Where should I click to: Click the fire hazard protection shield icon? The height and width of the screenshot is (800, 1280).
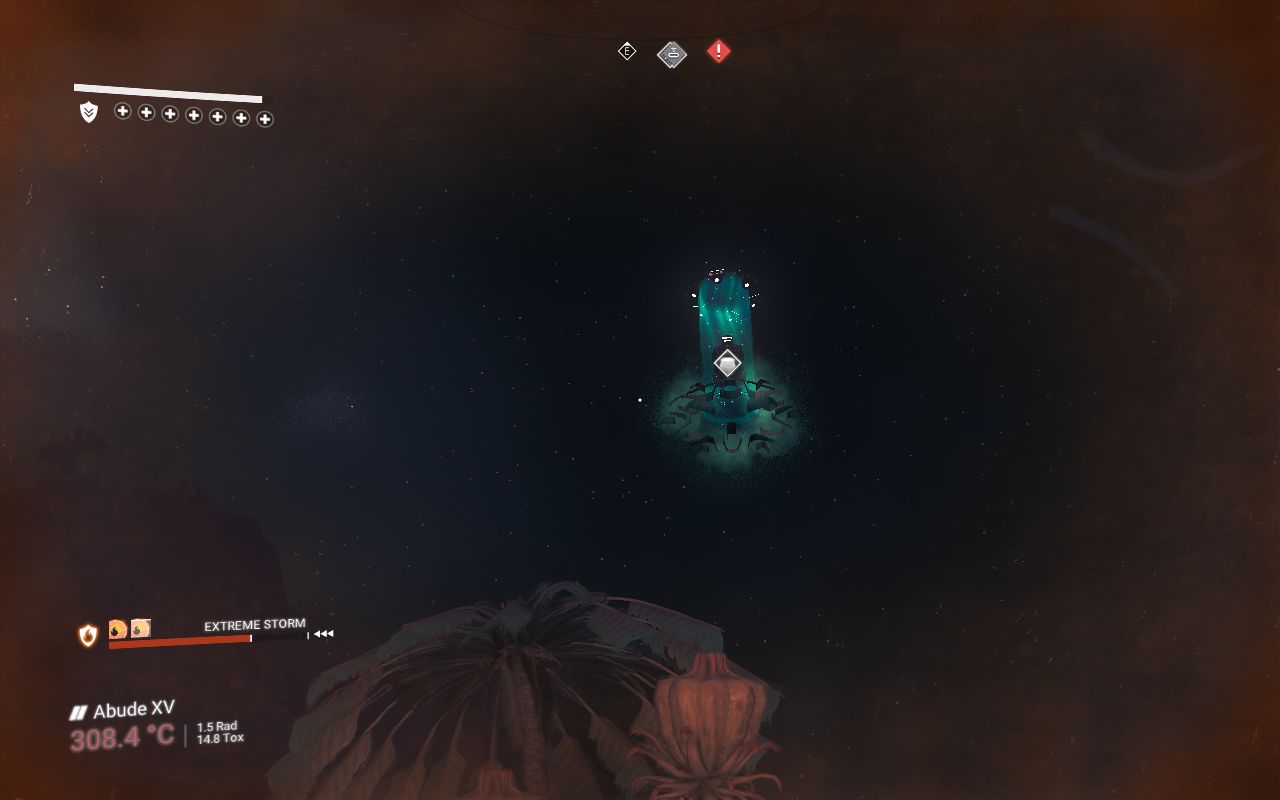click(88, 635)
